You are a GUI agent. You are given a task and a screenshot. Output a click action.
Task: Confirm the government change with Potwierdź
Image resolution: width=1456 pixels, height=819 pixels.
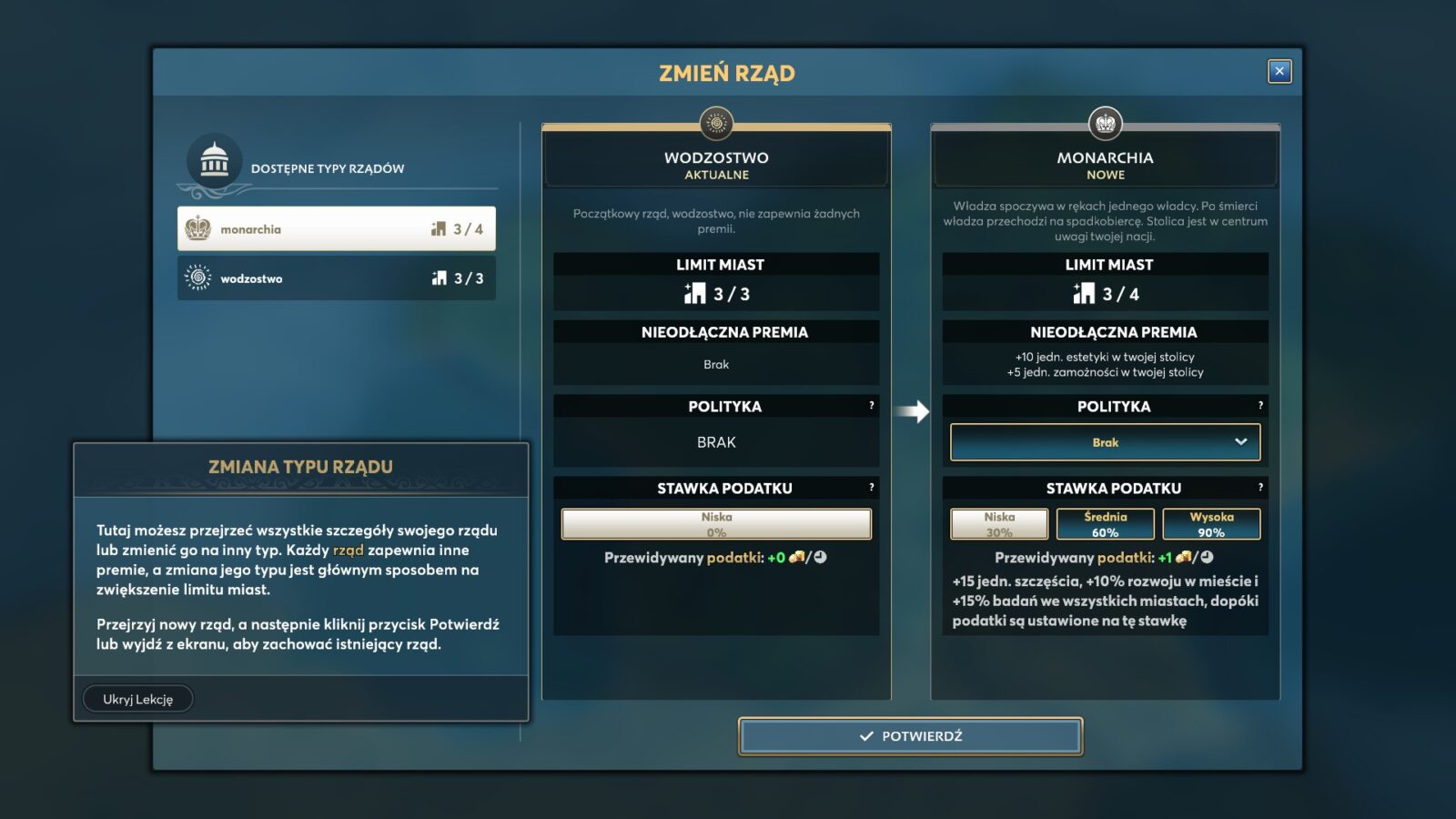click(x=910, y=736)
